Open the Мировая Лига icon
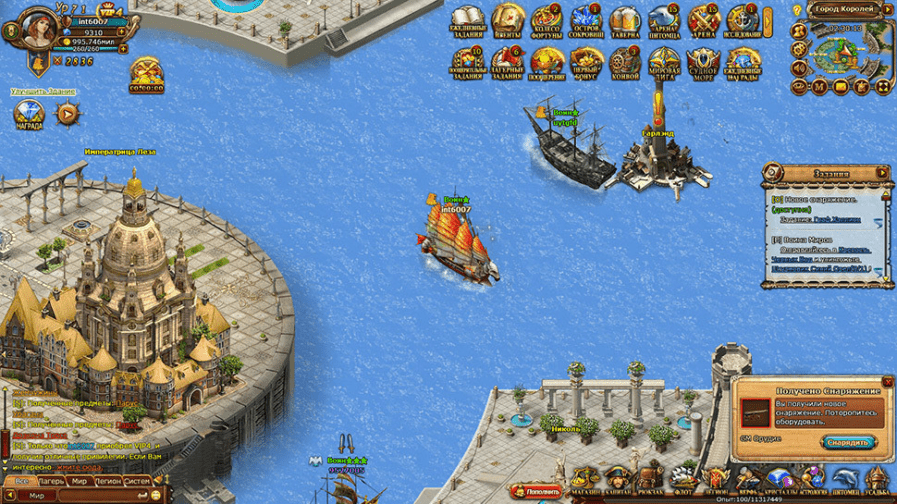897x504 pixels. coord(663,62)
